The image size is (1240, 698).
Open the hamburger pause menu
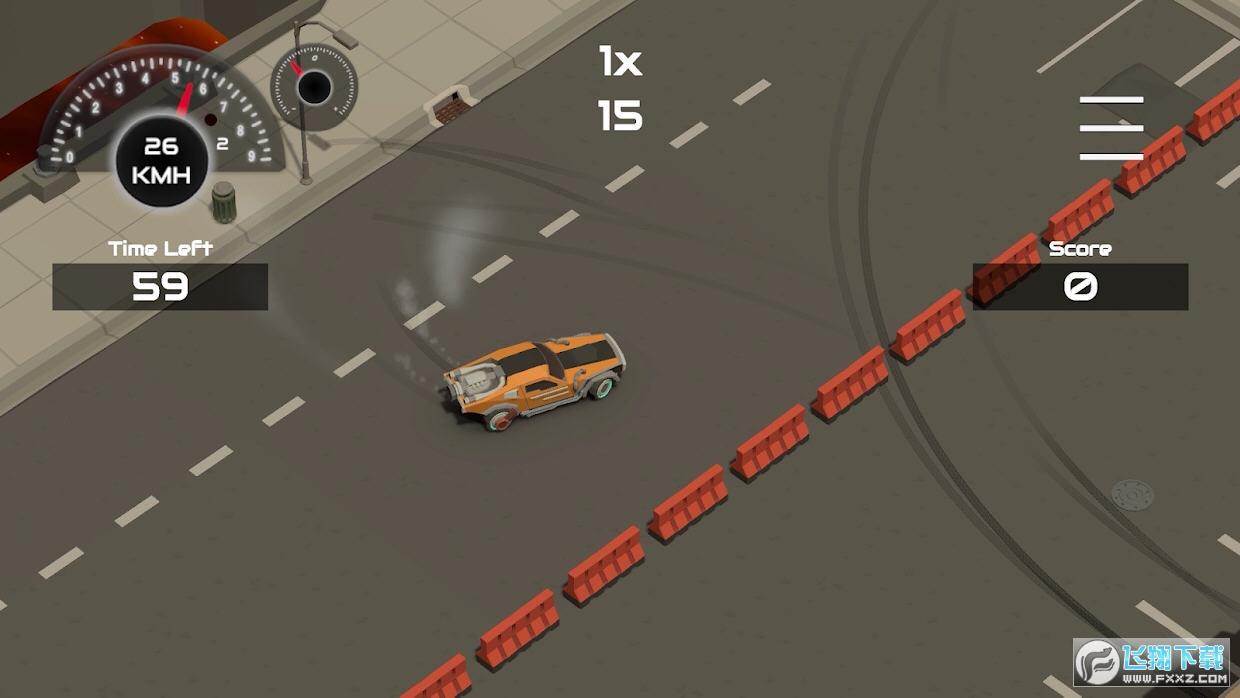(1111, 128)
